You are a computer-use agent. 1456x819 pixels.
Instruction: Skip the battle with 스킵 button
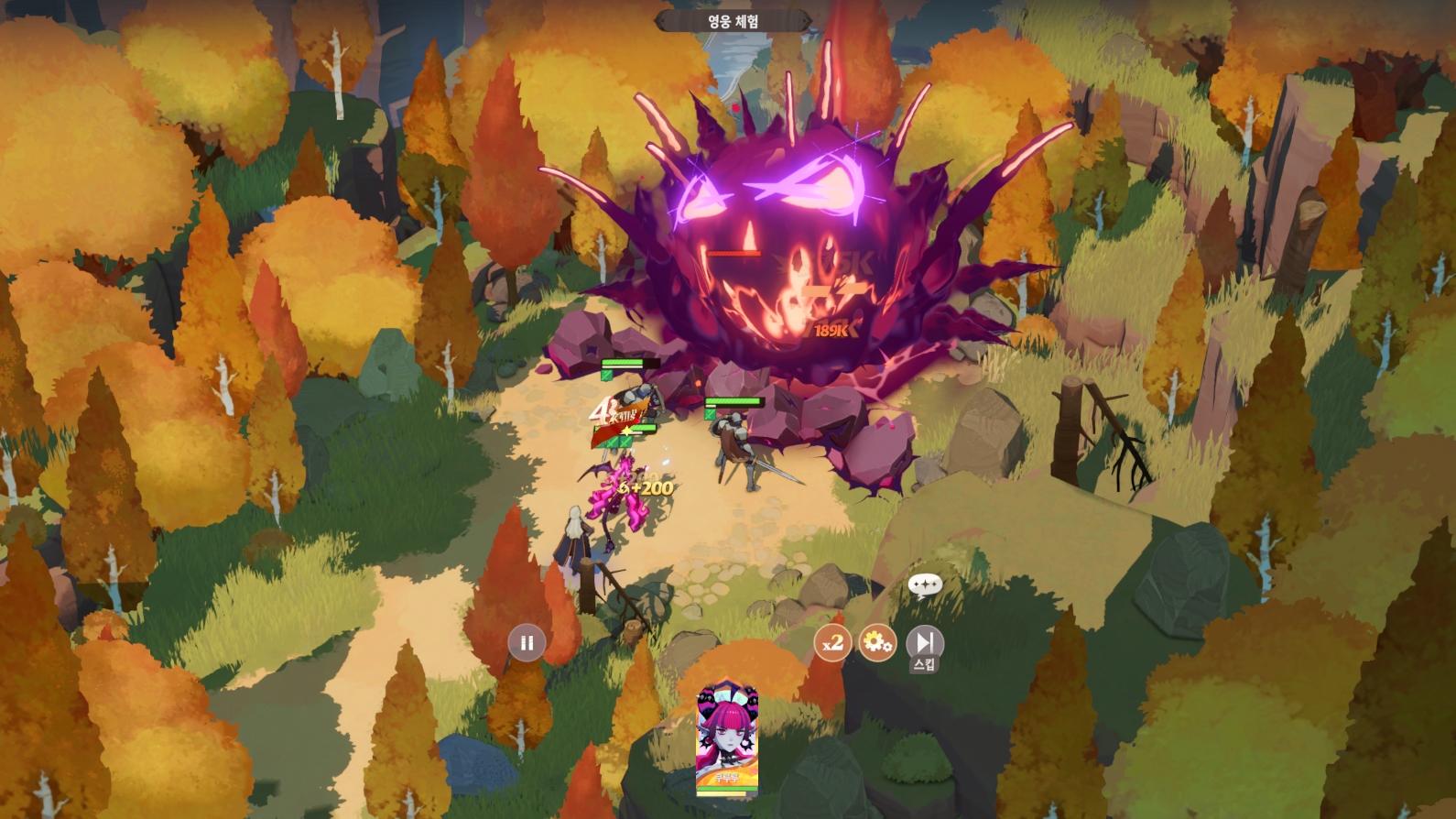[925, 643]
